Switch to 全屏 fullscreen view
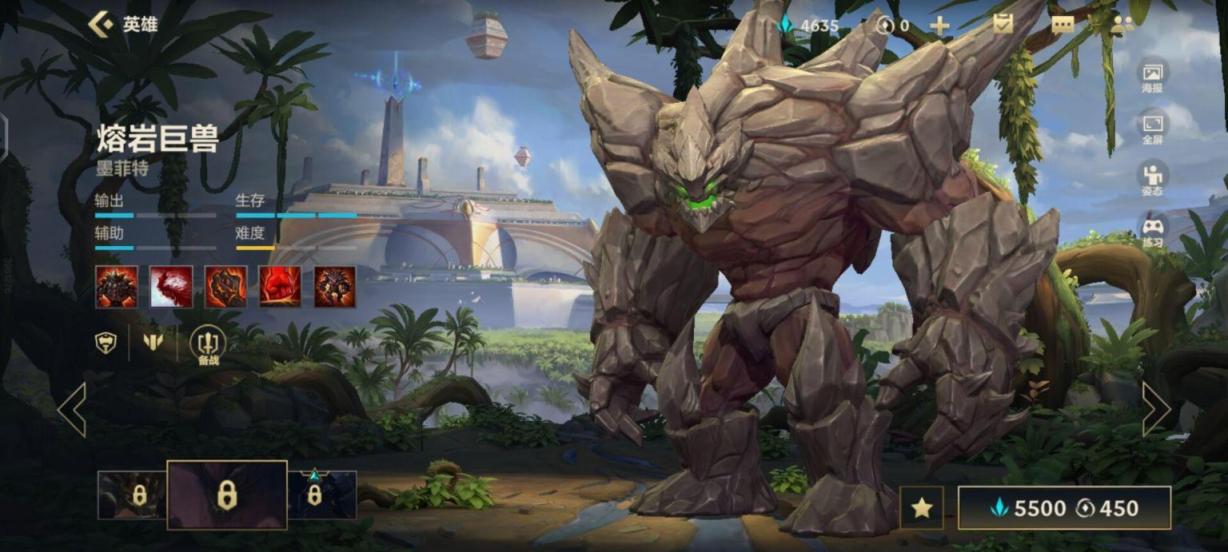Image resolution: width=1228 pixels, height=552 pixels. pyautogui.click(x=1153, y=128)
